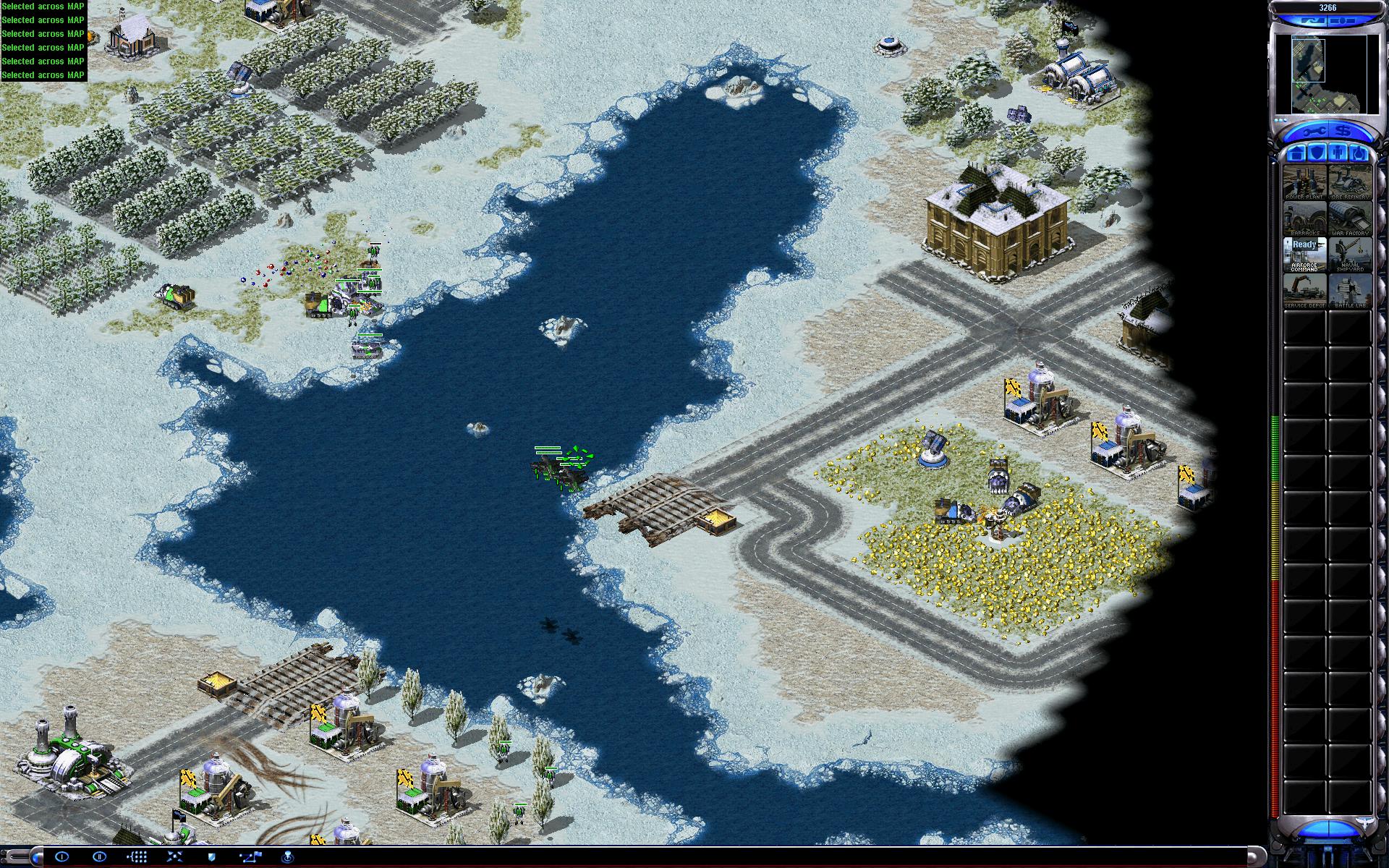Choose the Service Depot build icon
The image size is (1389, 868).
[x=1304, y=291]
